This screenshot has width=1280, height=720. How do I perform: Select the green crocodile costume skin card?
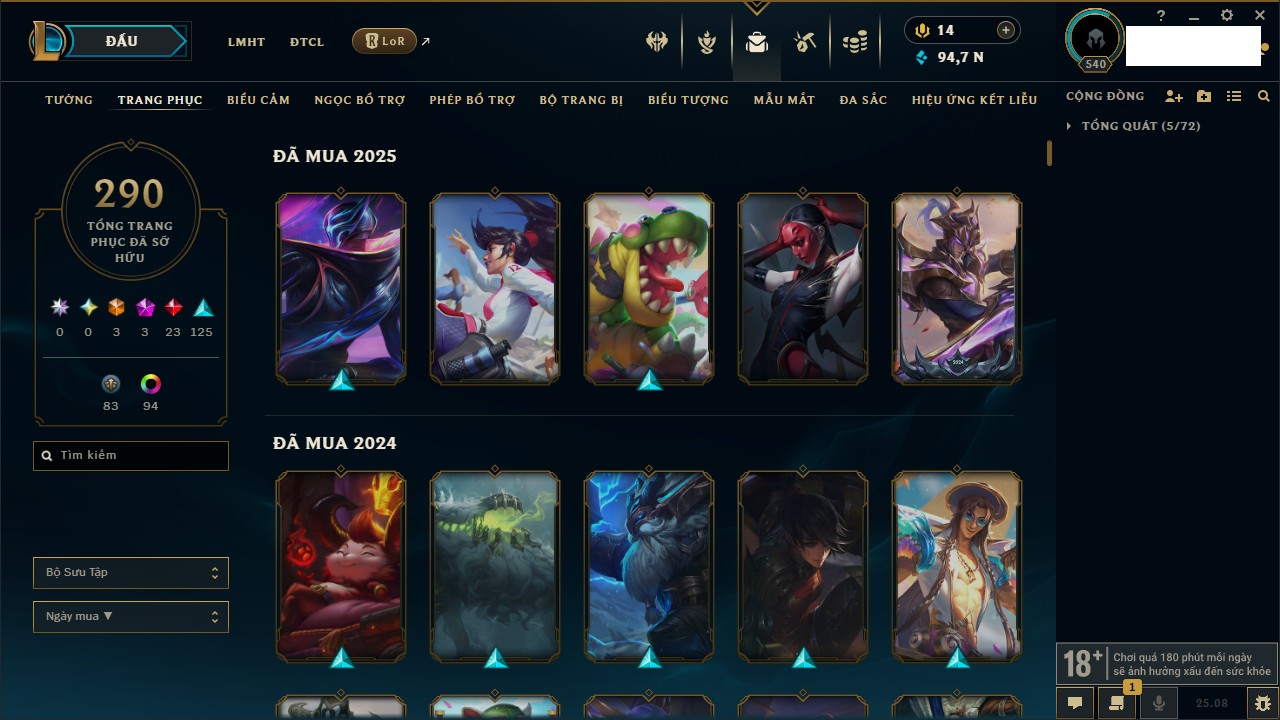pyautogui.click(x=649, y=288)
